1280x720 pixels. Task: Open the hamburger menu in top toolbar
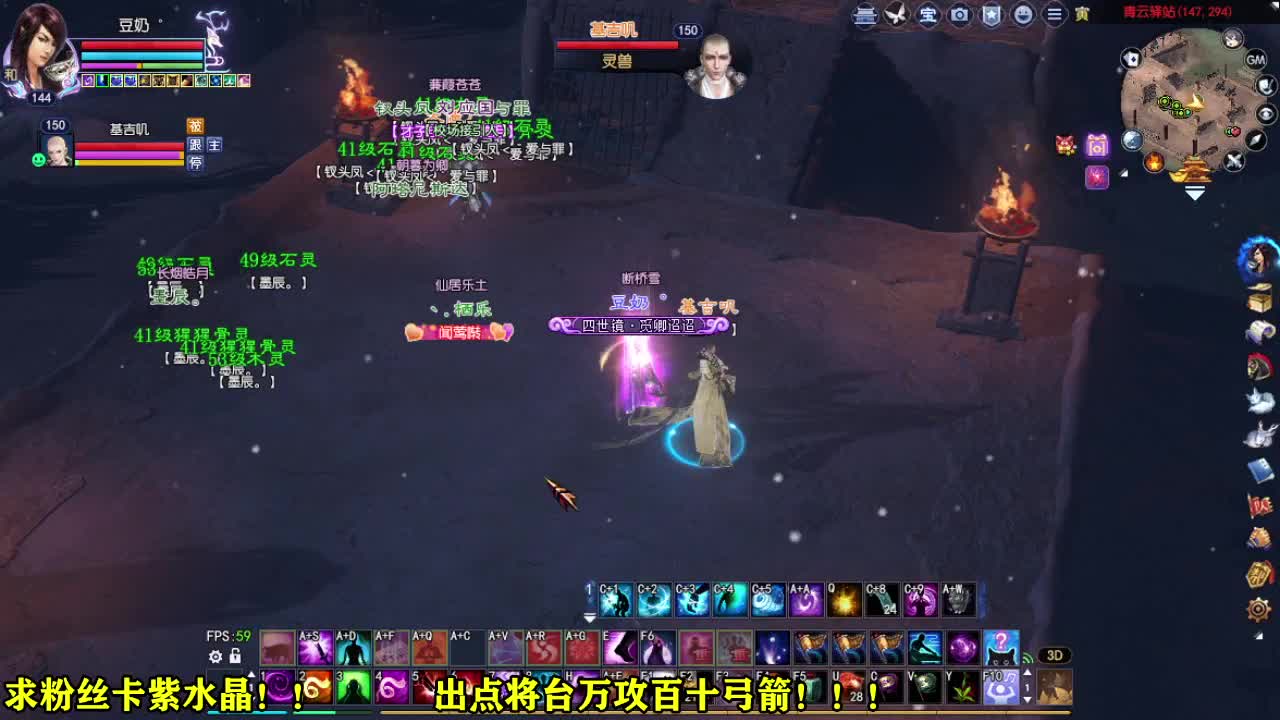pyautogui.click(x=1055, y=15)
